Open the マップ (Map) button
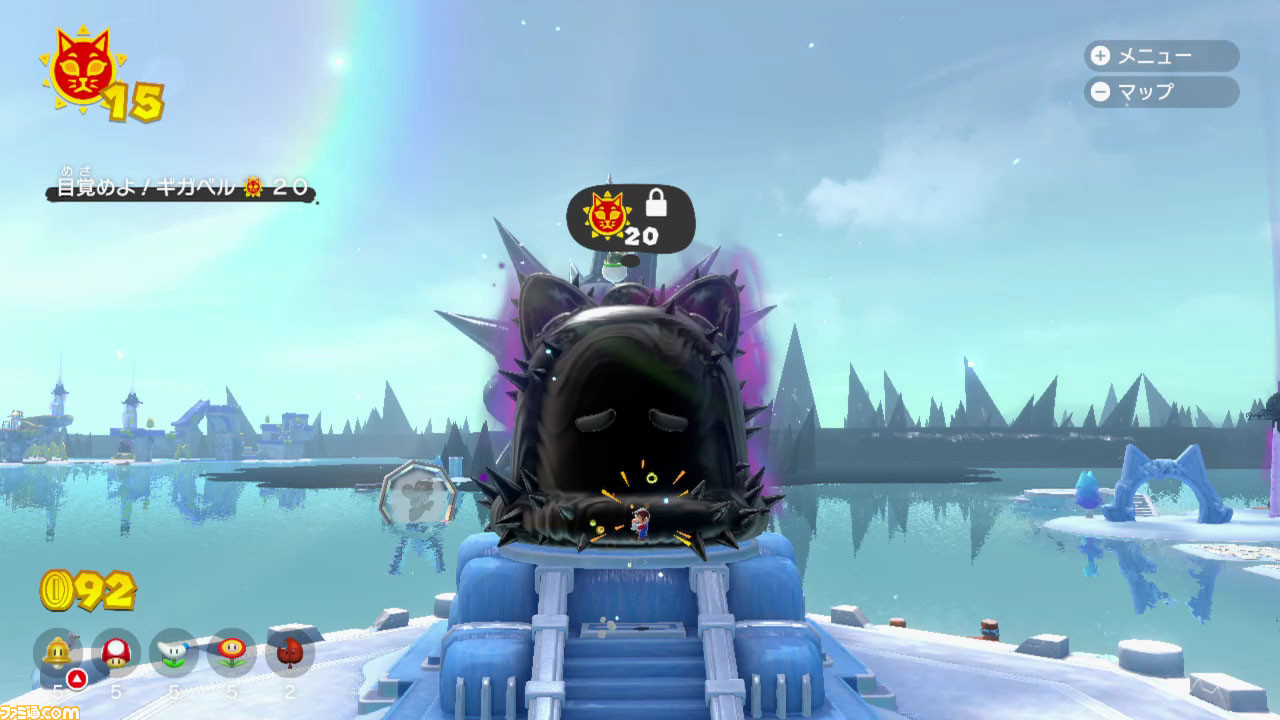This screenshot has width=1280, height=720. point(1160,92)
